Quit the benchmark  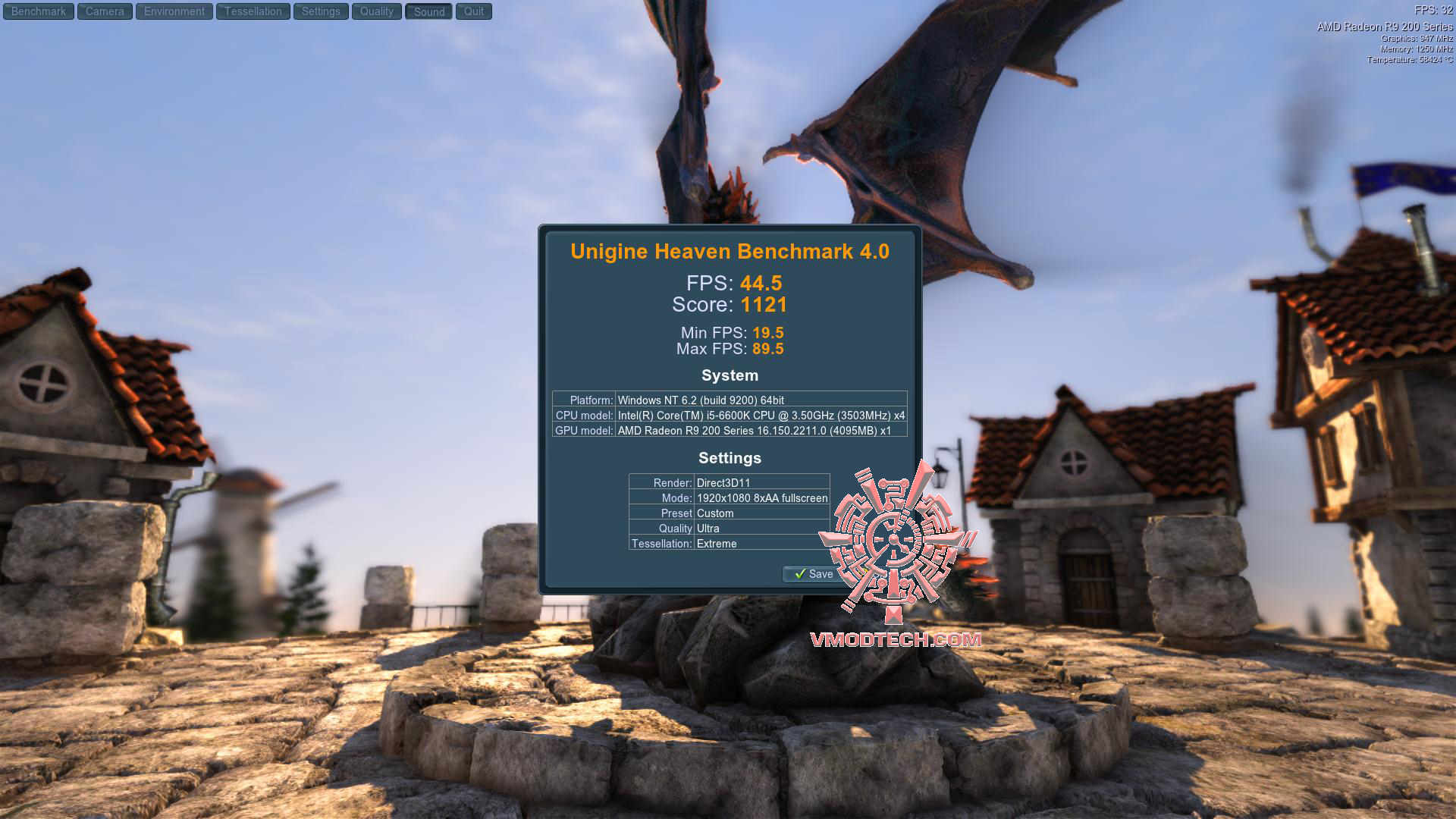474,11
